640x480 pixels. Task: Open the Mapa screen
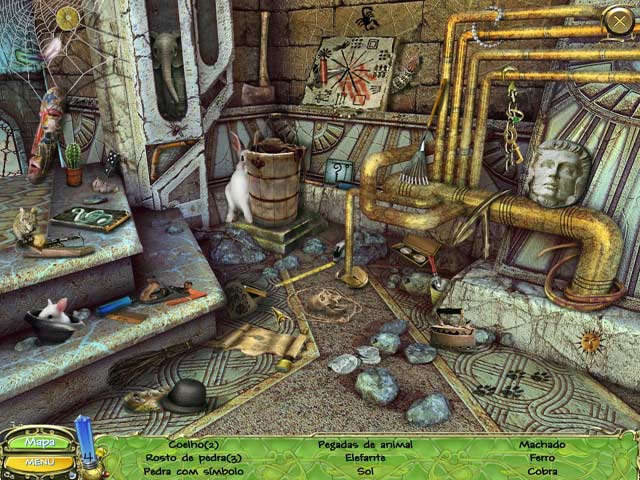40,441
